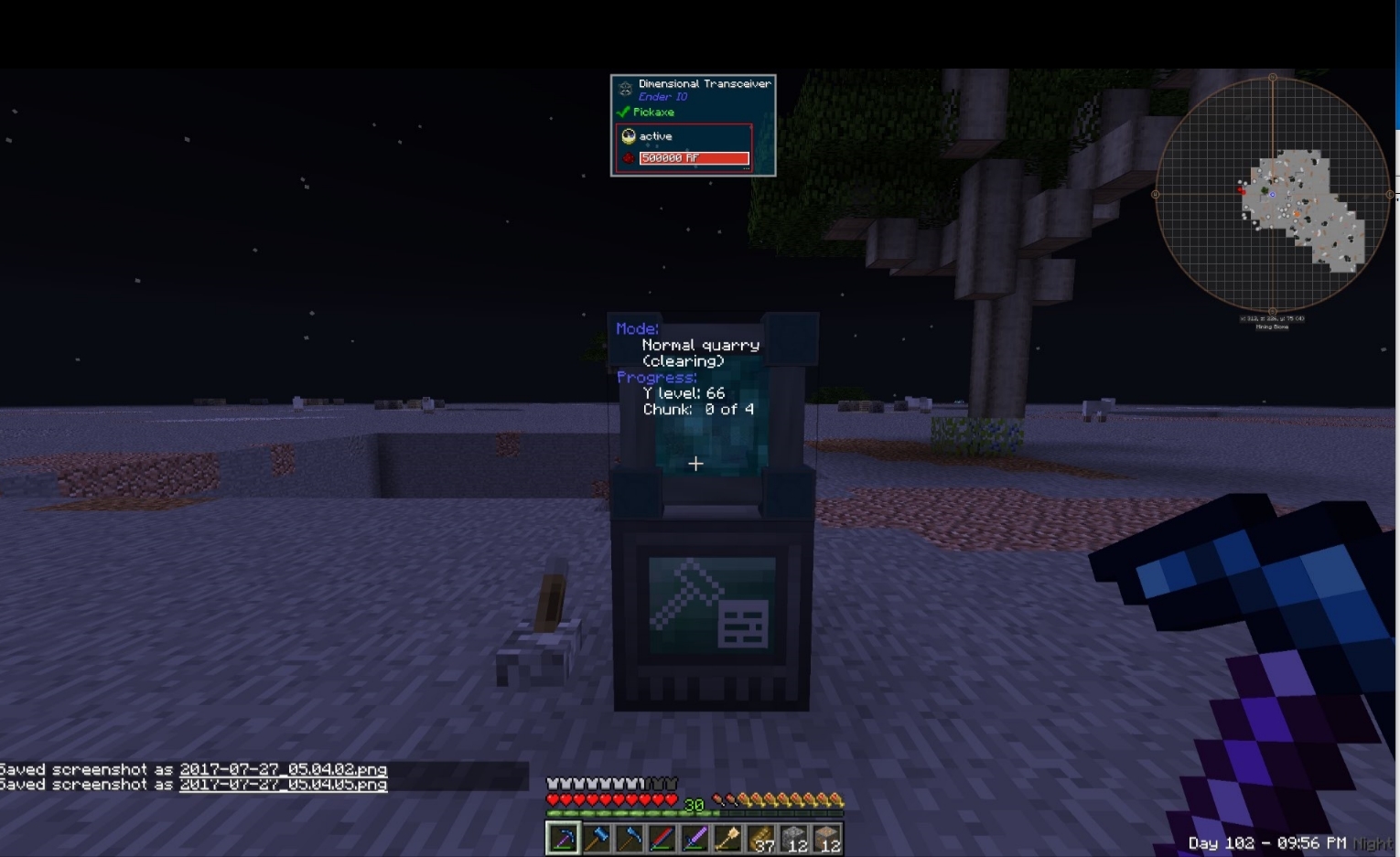Click the dirt stack showing 12
This screenshot has width=1400, height=857.
825,837
